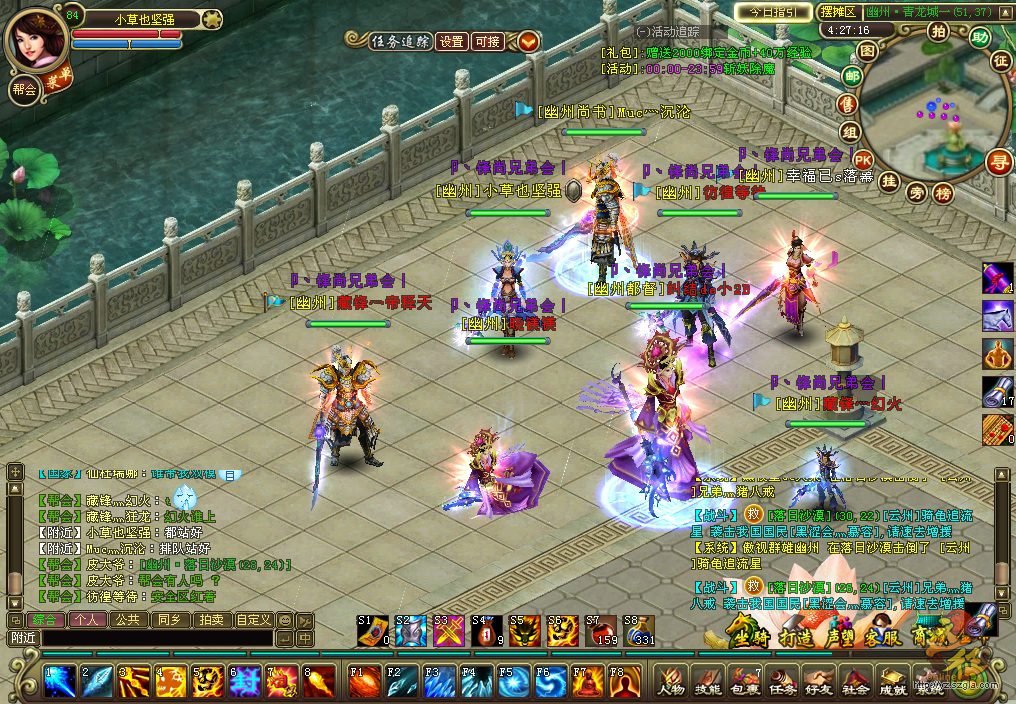
Task: Open the 人物 character panel
Action: pyautogui.click(x=670, y=681)
